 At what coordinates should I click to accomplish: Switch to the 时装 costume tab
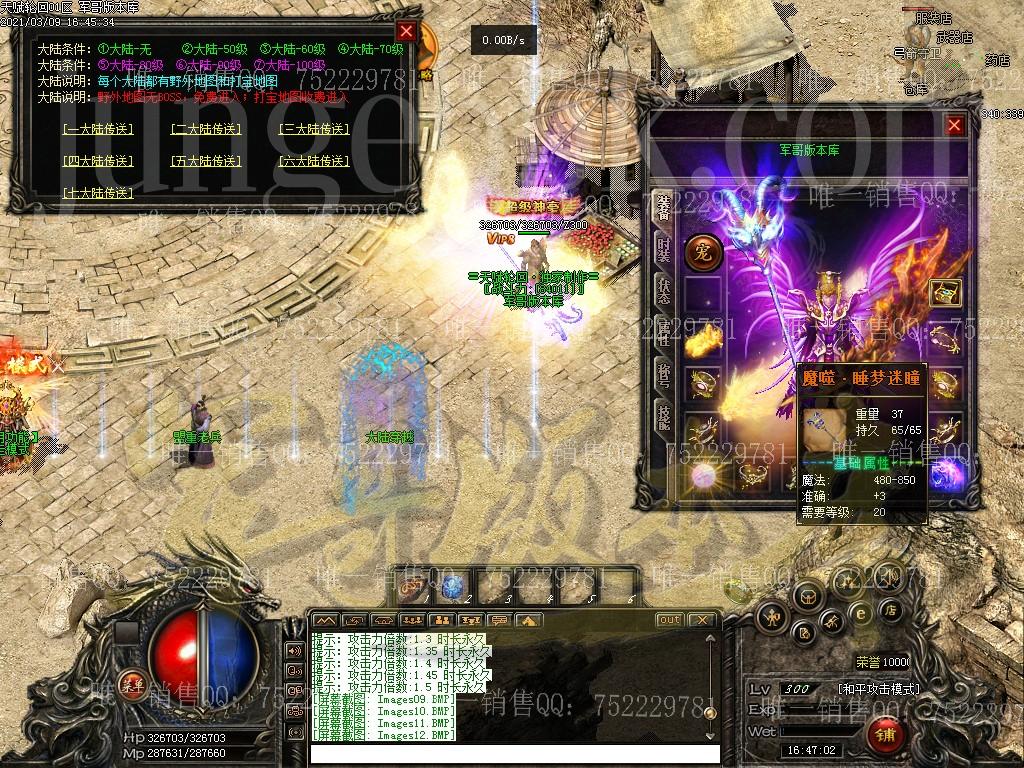[663, 247]
